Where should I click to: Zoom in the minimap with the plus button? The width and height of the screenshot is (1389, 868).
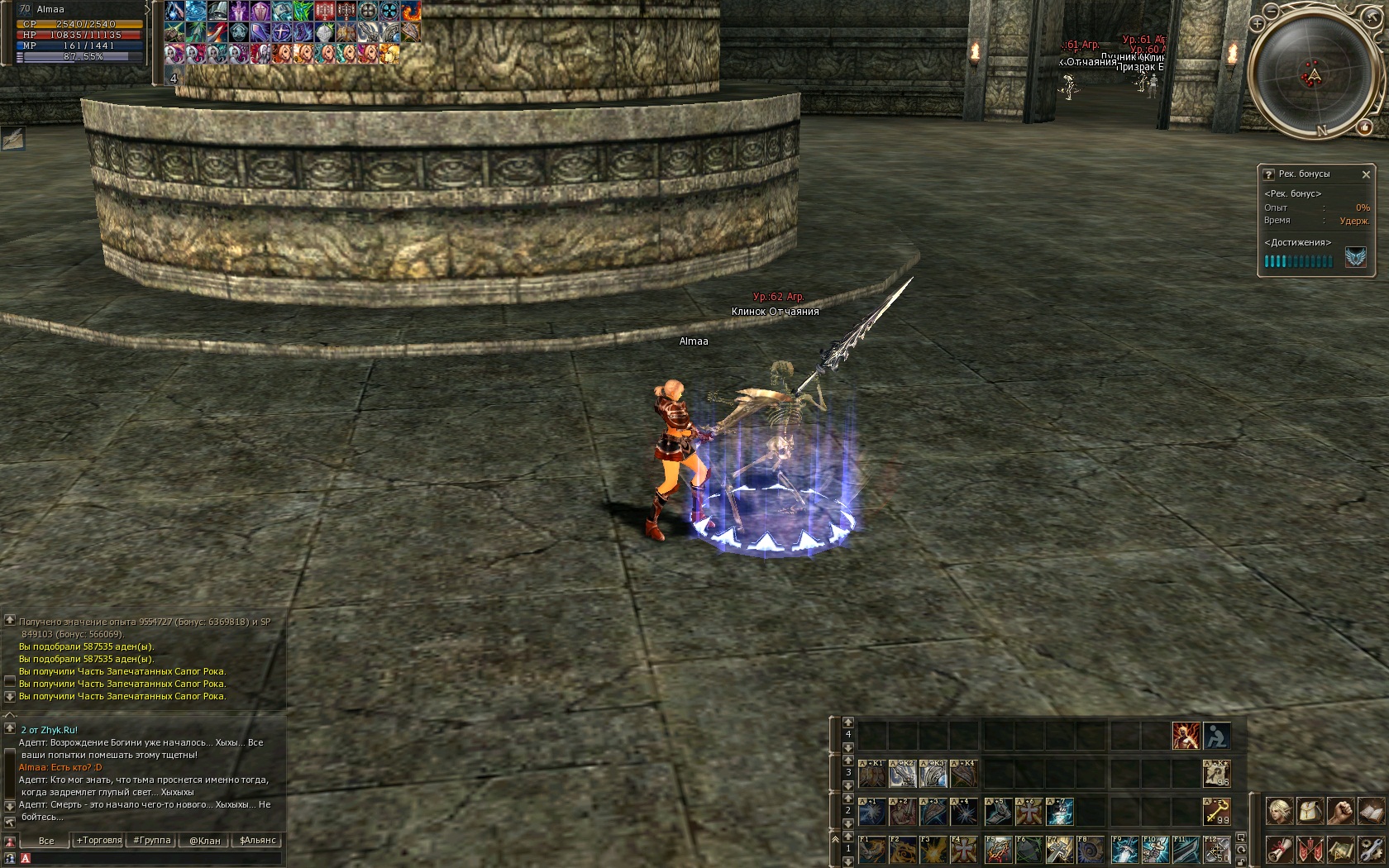point(1256,23)
